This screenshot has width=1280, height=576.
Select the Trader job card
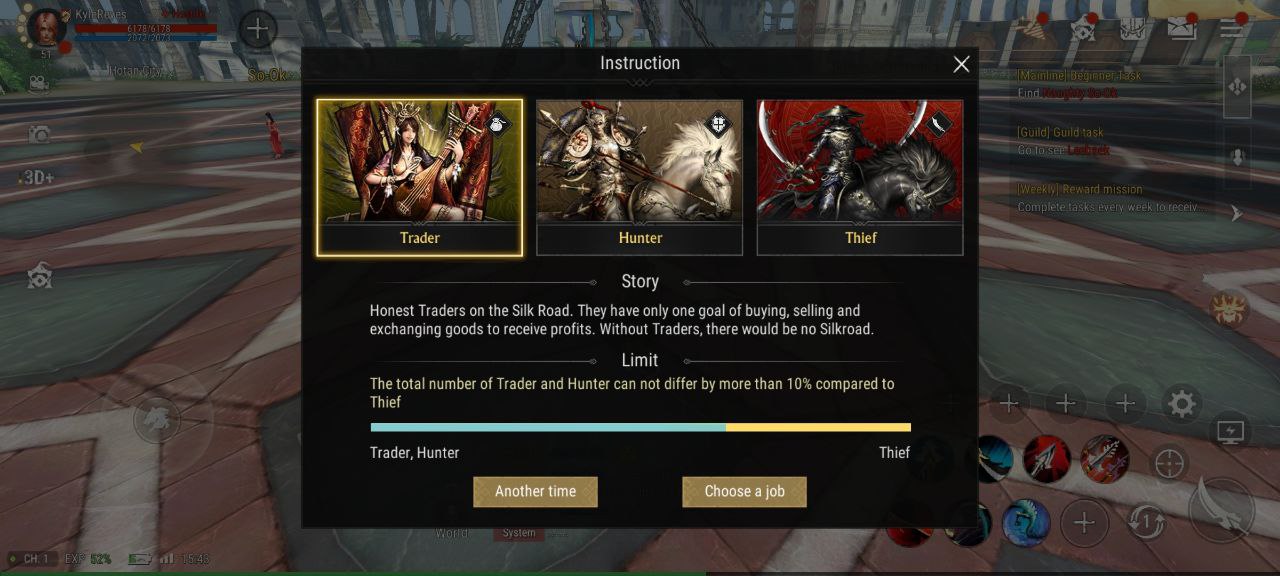(x=419, y=177)
